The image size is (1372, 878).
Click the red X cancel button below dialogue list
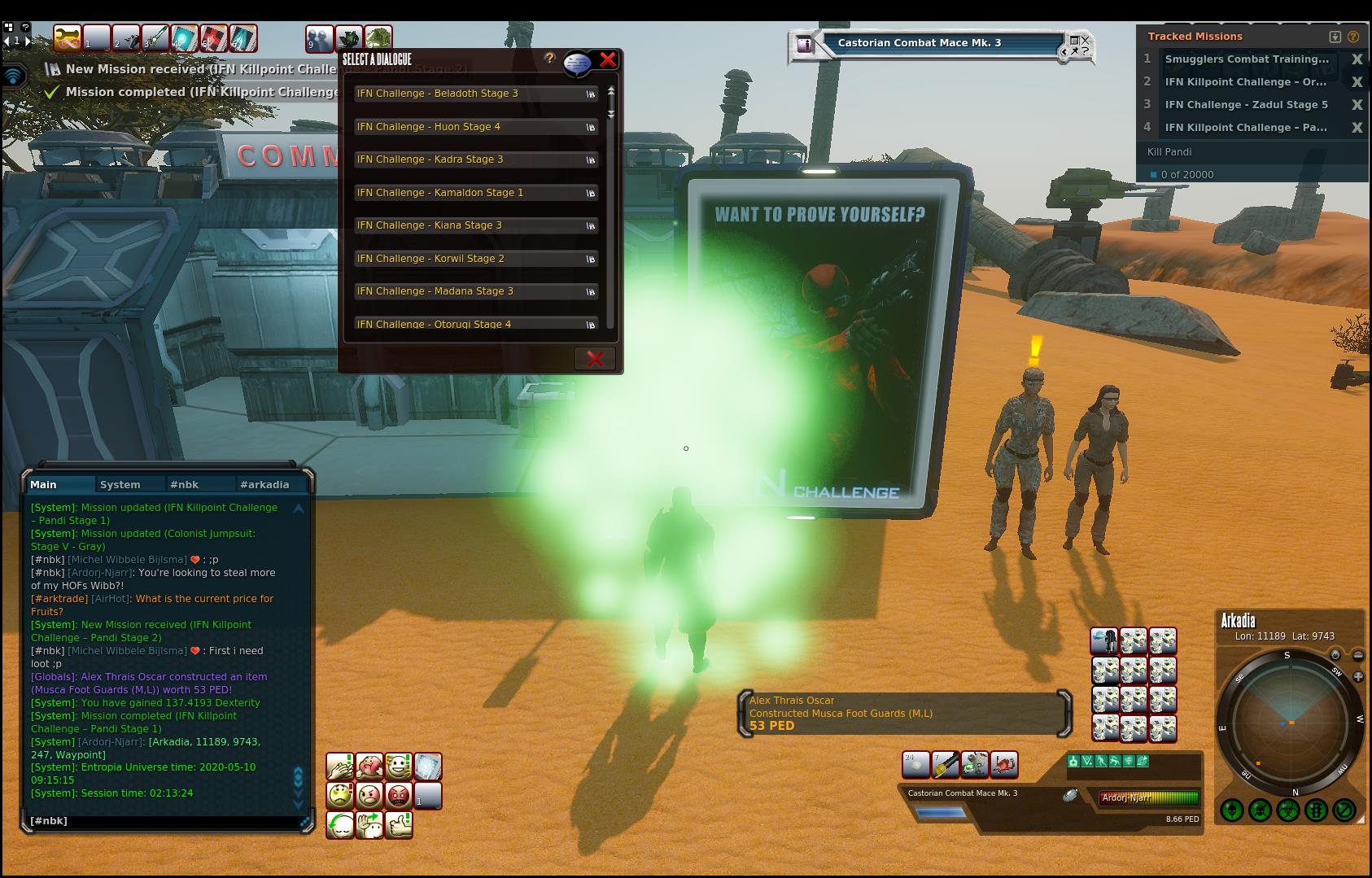pyautogui.click(x=595, y=359)
